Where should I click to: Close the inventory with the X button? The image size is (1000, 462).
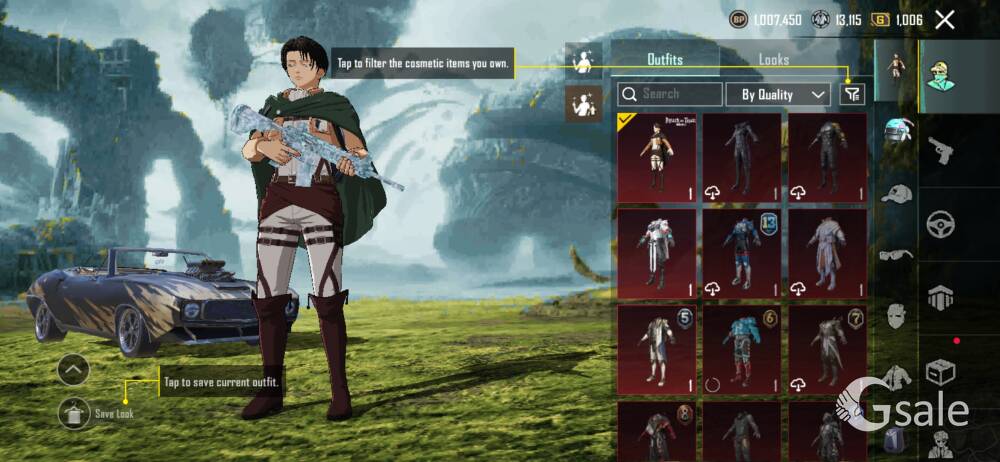[944, 19]
